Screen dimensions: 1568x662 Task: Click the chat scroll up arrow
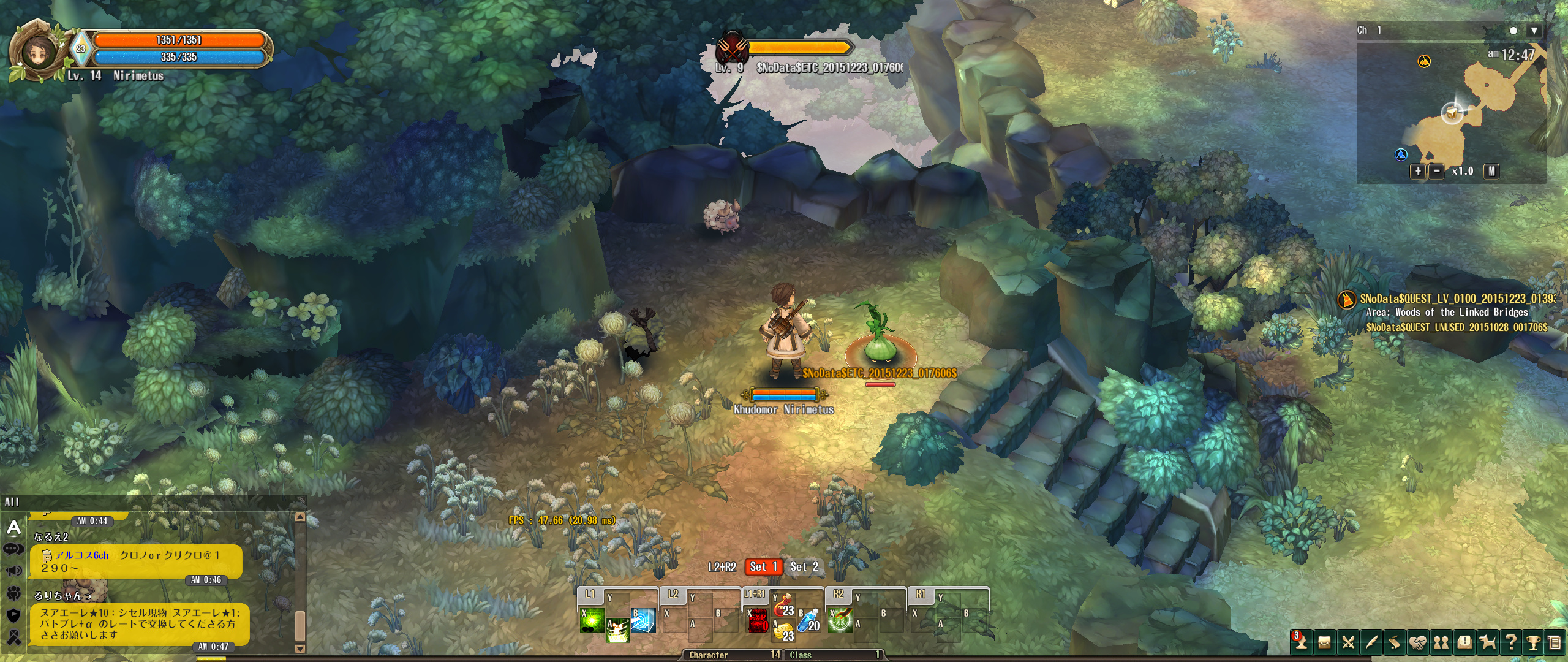click(x=300, y=517)
